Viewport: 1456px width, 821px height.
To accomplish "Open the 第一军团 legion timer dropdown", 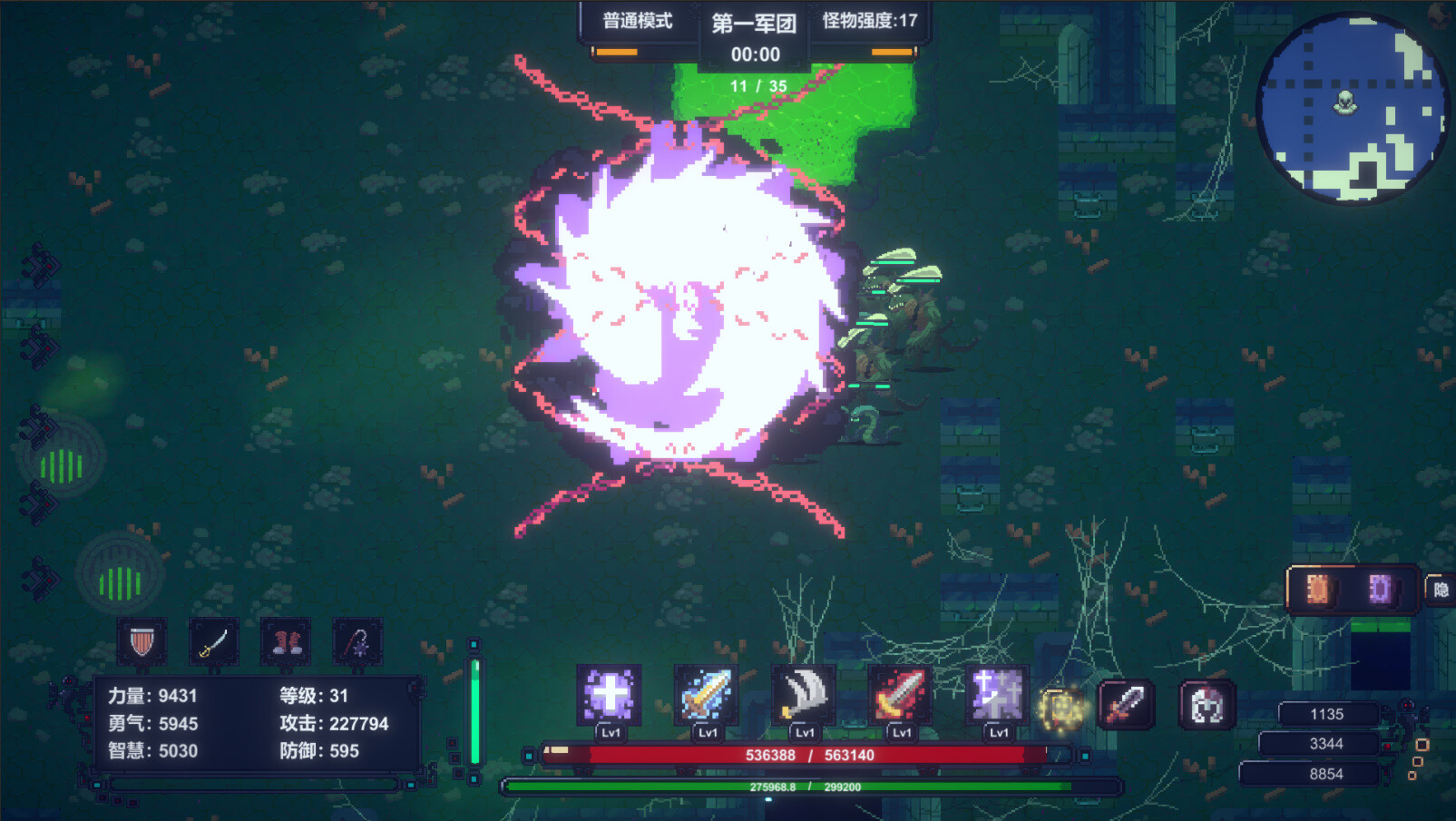I will coord(755,54).
